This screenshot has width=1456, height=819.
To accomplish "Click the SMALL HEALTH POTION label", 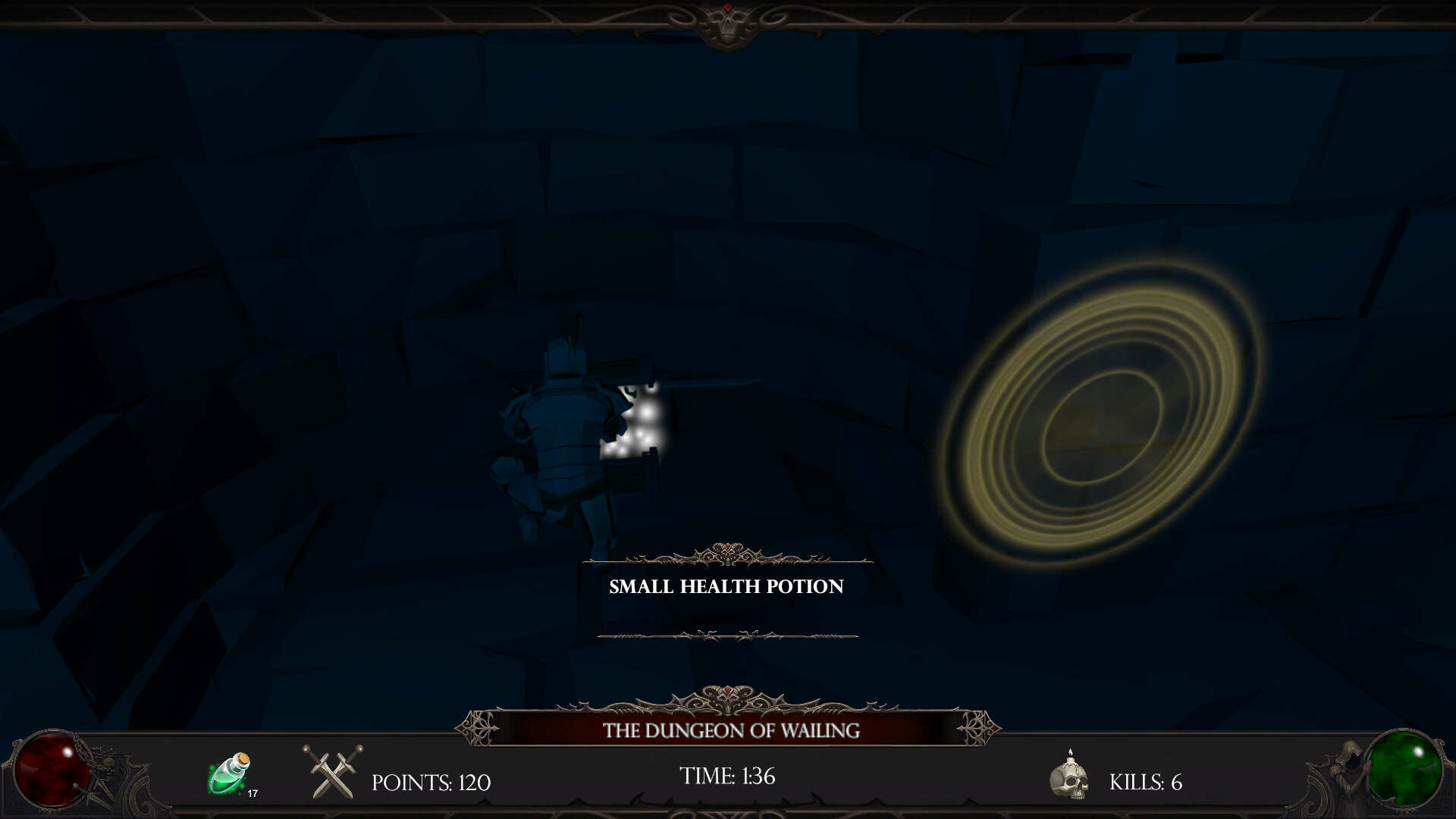I will (x=726, y=585).
